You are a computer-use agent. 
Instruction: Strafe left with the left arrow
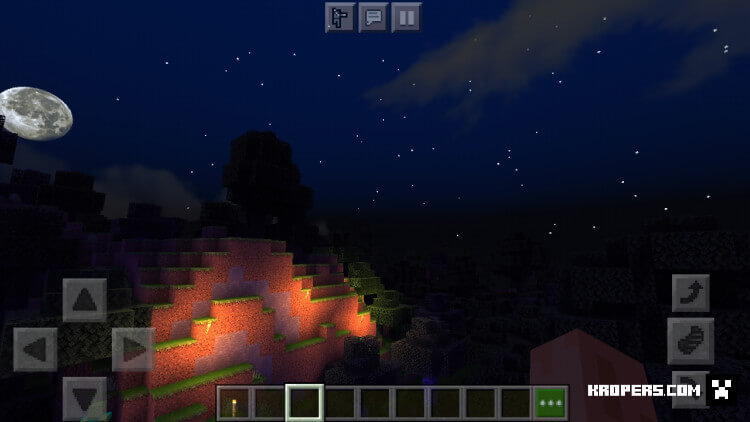[35, 349]
